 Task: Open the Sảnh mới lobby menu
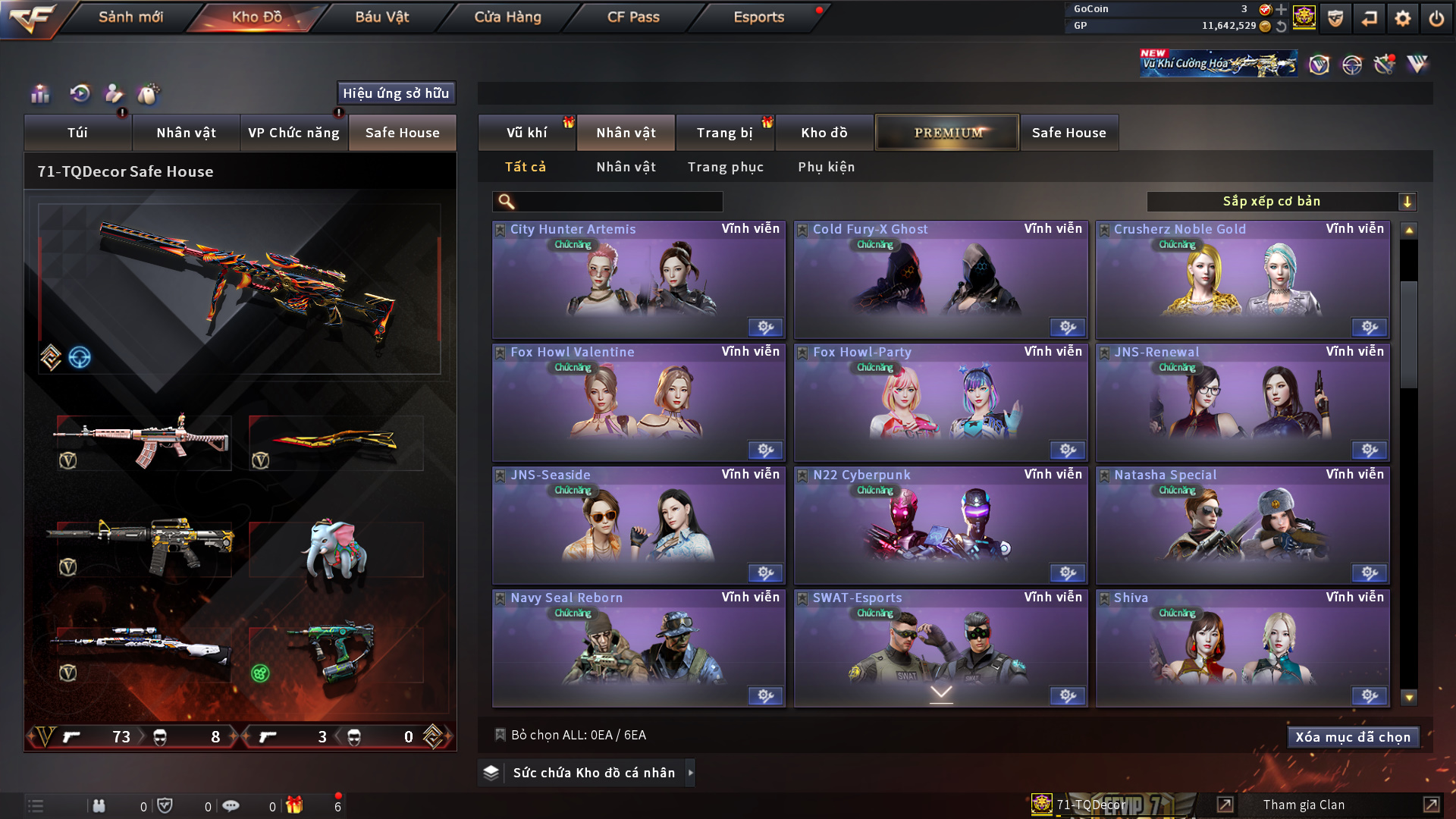130,17
